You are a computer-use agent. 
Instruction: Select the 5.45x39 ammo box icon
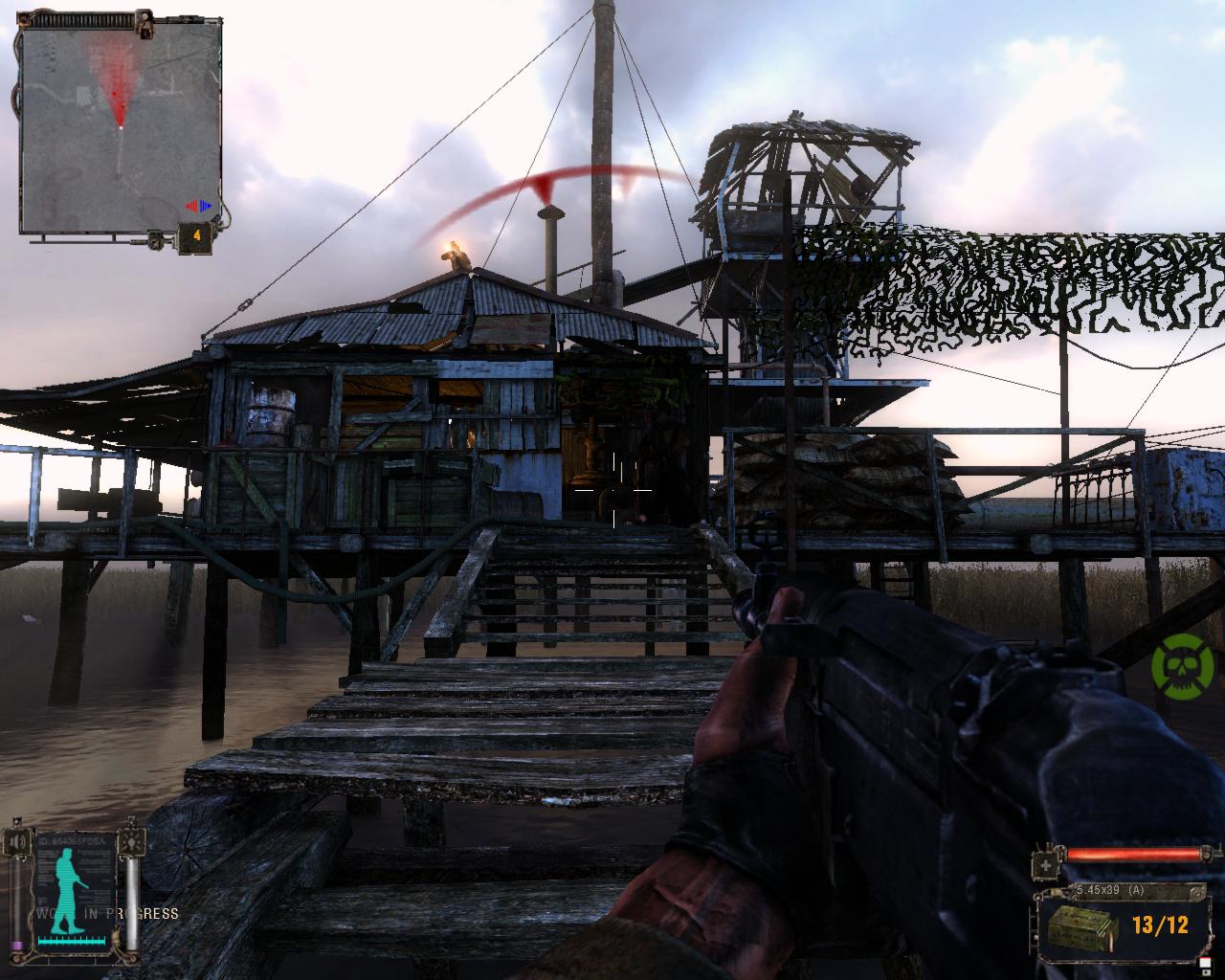(1080, 926)
